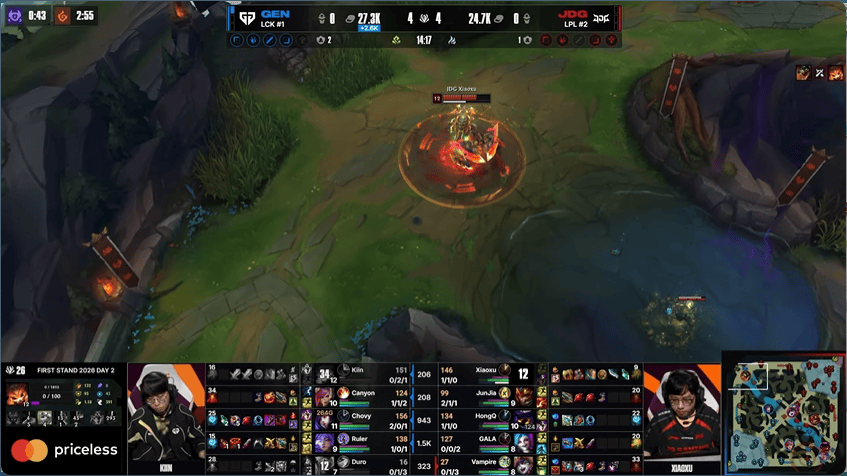The image size is (847, 476).
Task: Pick Duro's scoreboard row
Action: tap(368, 465)
